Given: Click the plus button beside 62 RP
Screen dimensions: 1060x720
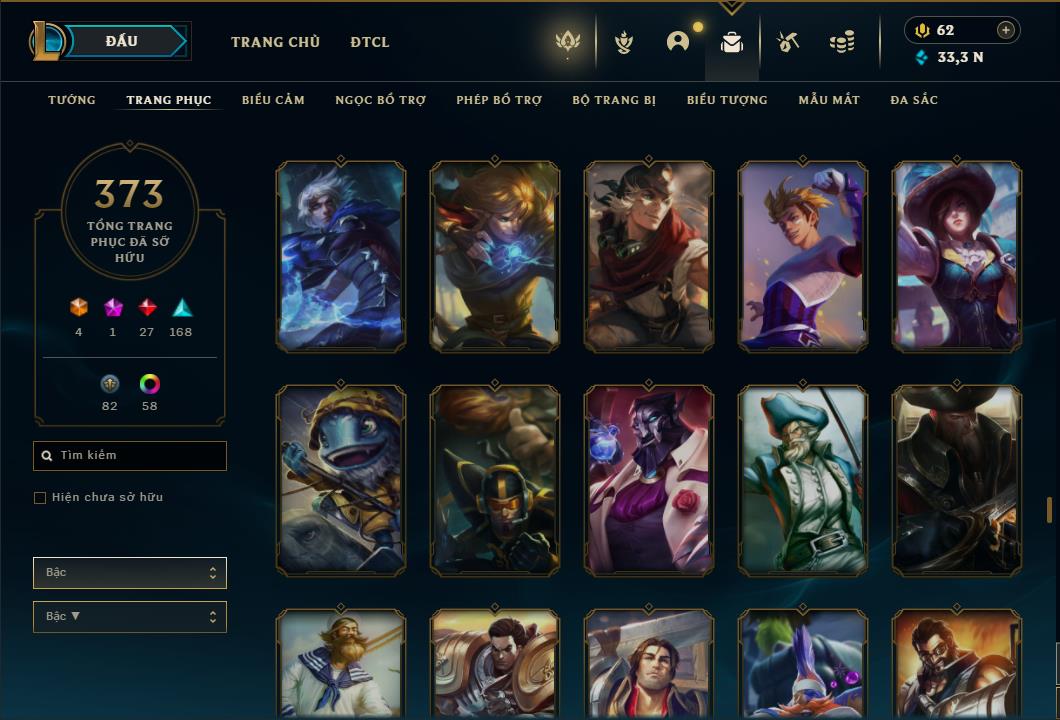Looking at the screenshot, I should click(x=1006, y=30).
